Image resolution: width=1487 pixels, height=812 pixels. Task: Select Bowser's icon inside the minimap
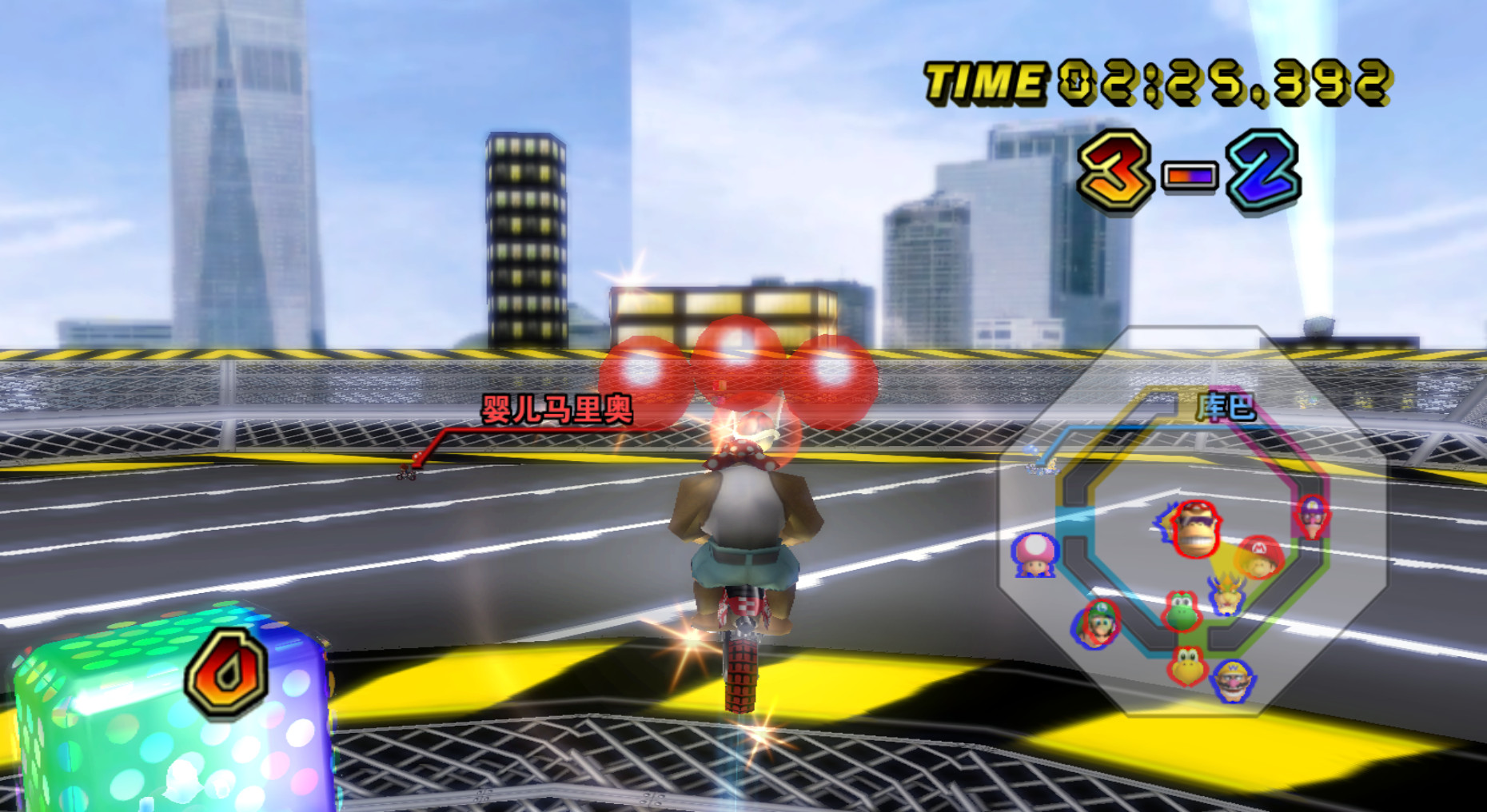(1228, 598)
